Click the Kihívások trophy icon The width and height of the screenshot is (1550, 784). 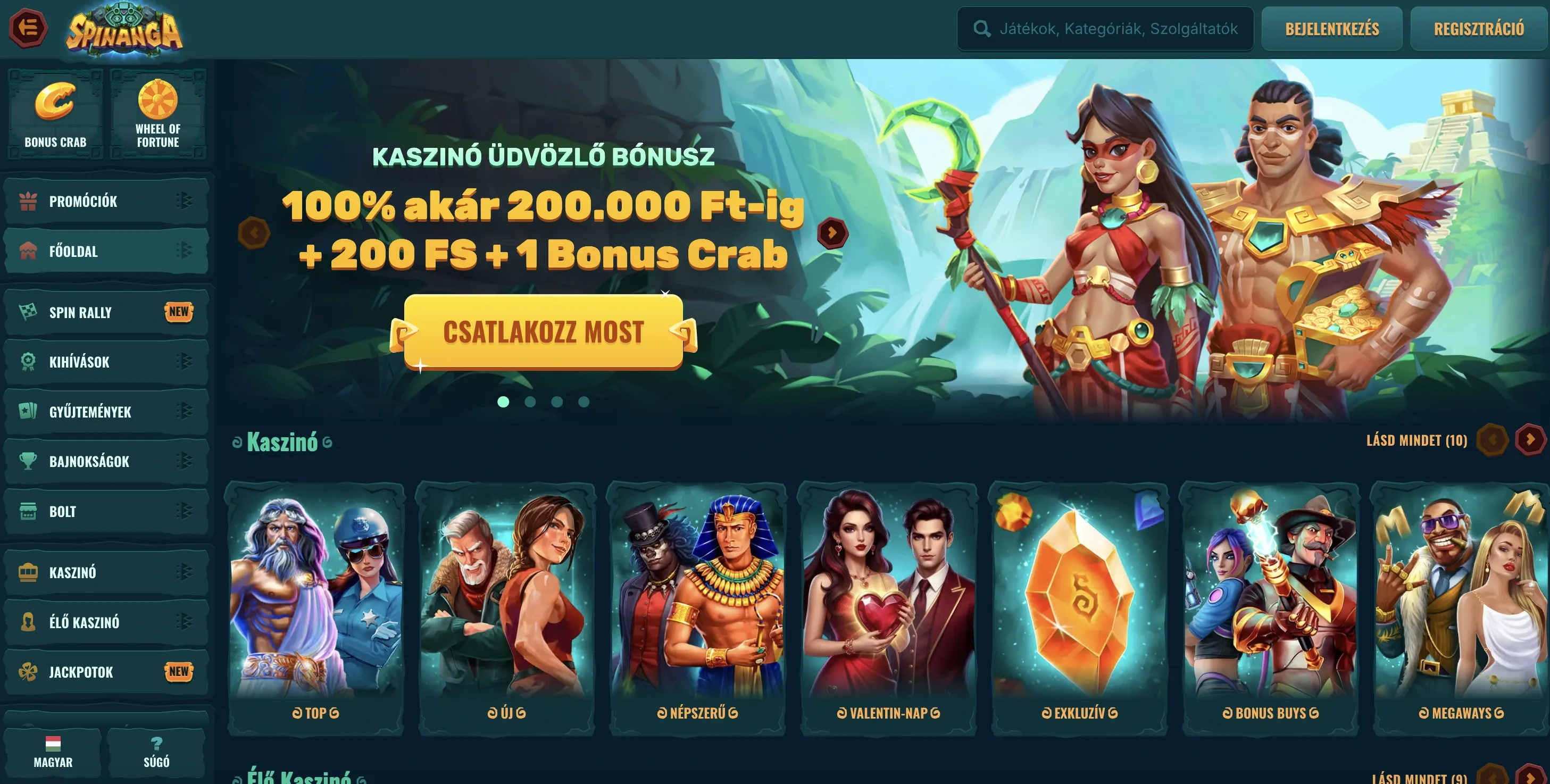[x=27, y=362]
